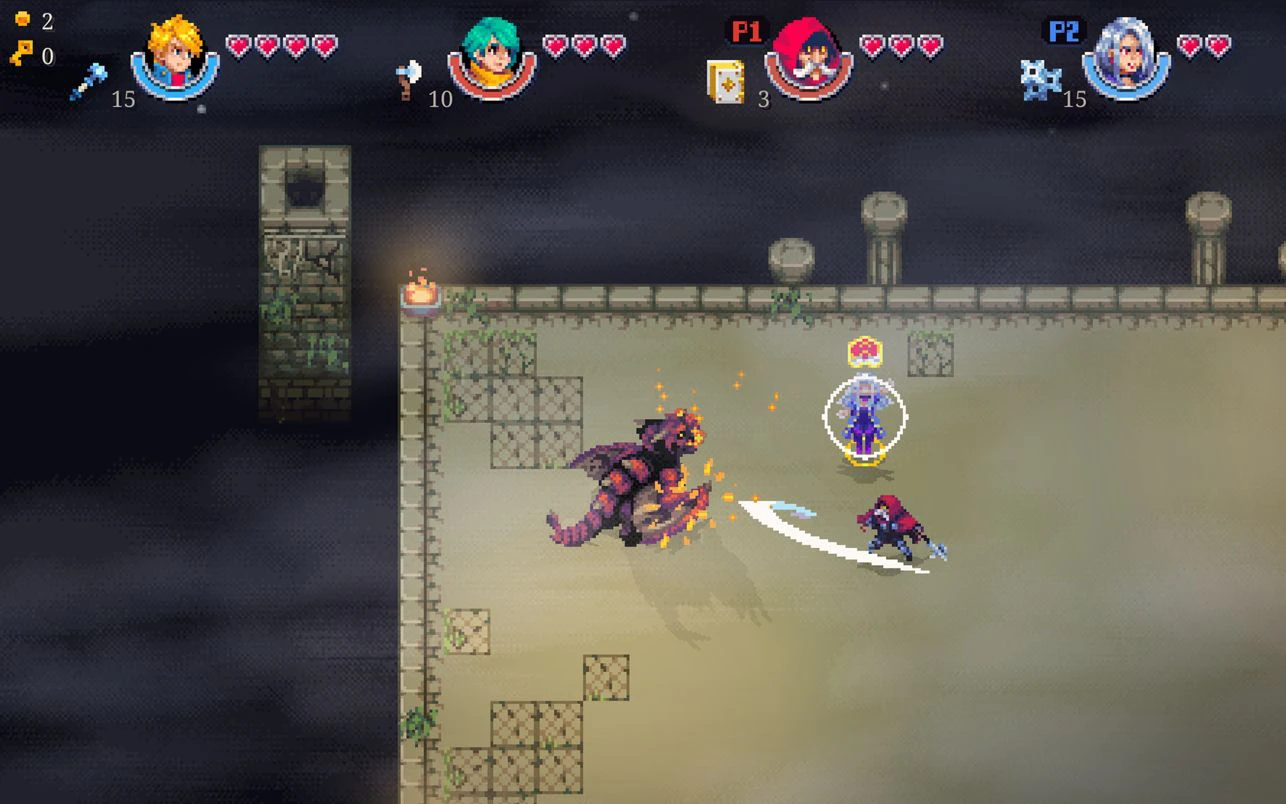
Task: Click the axe weapon icon
Action: pos(409,79)
